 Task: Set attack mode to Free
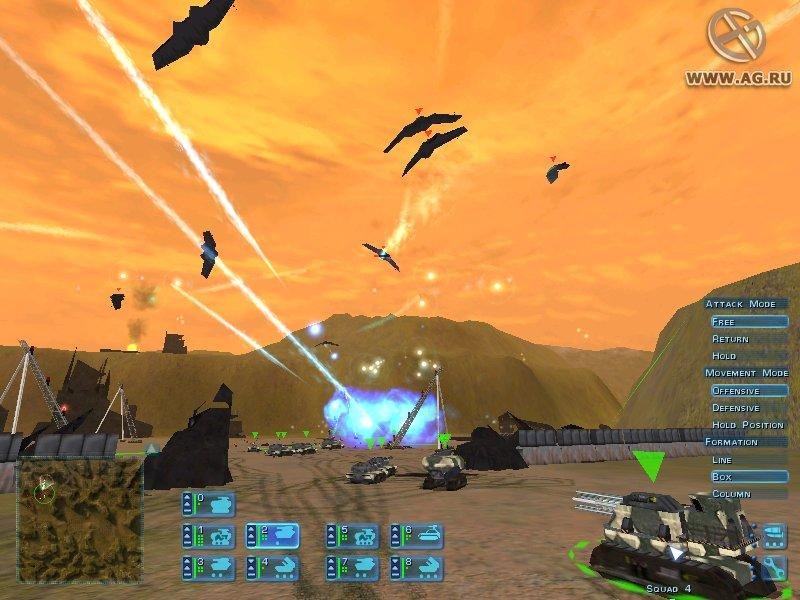click(748, 322)
